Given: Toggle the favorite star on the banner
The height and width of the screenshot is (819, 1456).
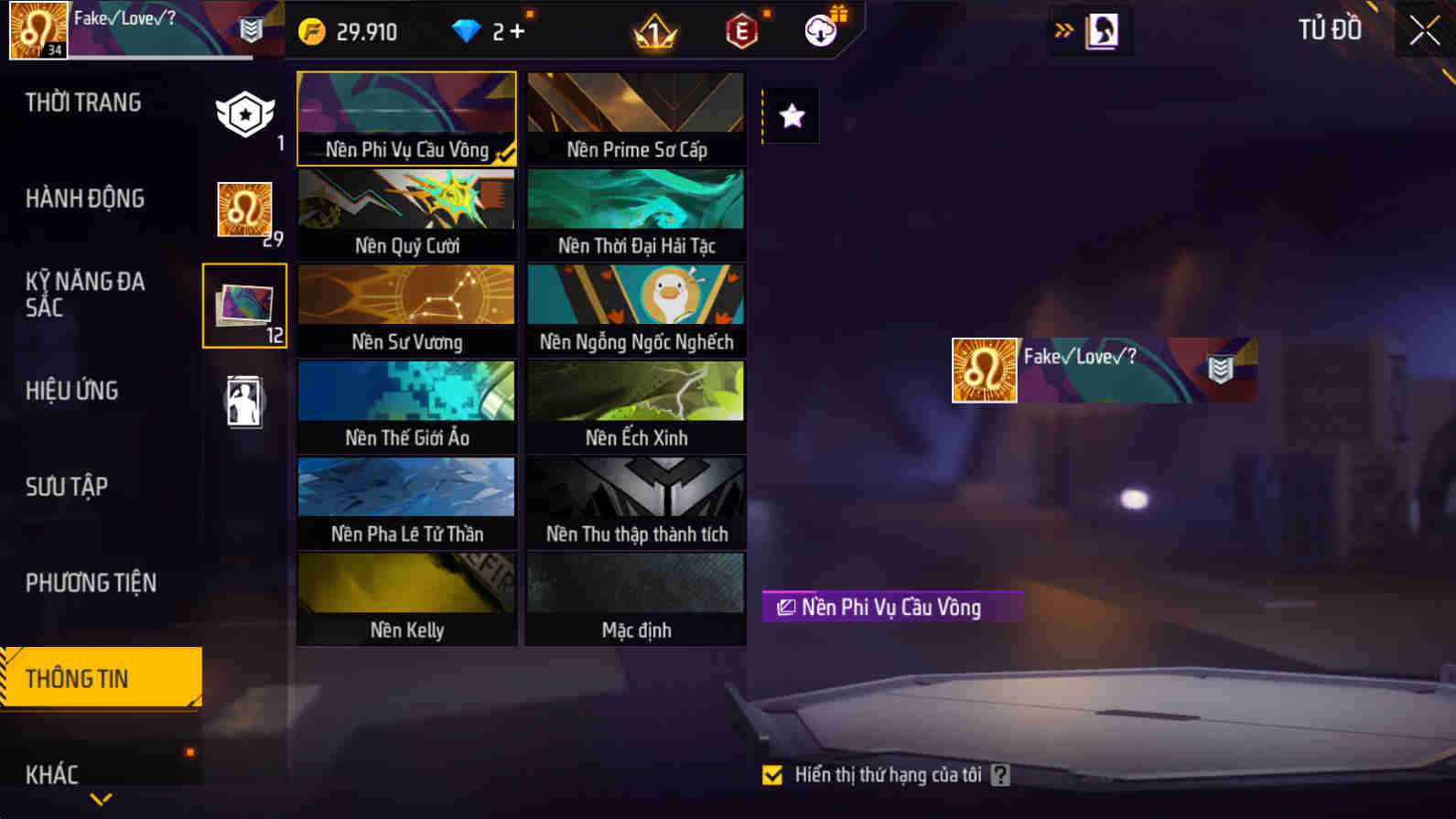Looking at the screenshot, I should tap(790, 115).
